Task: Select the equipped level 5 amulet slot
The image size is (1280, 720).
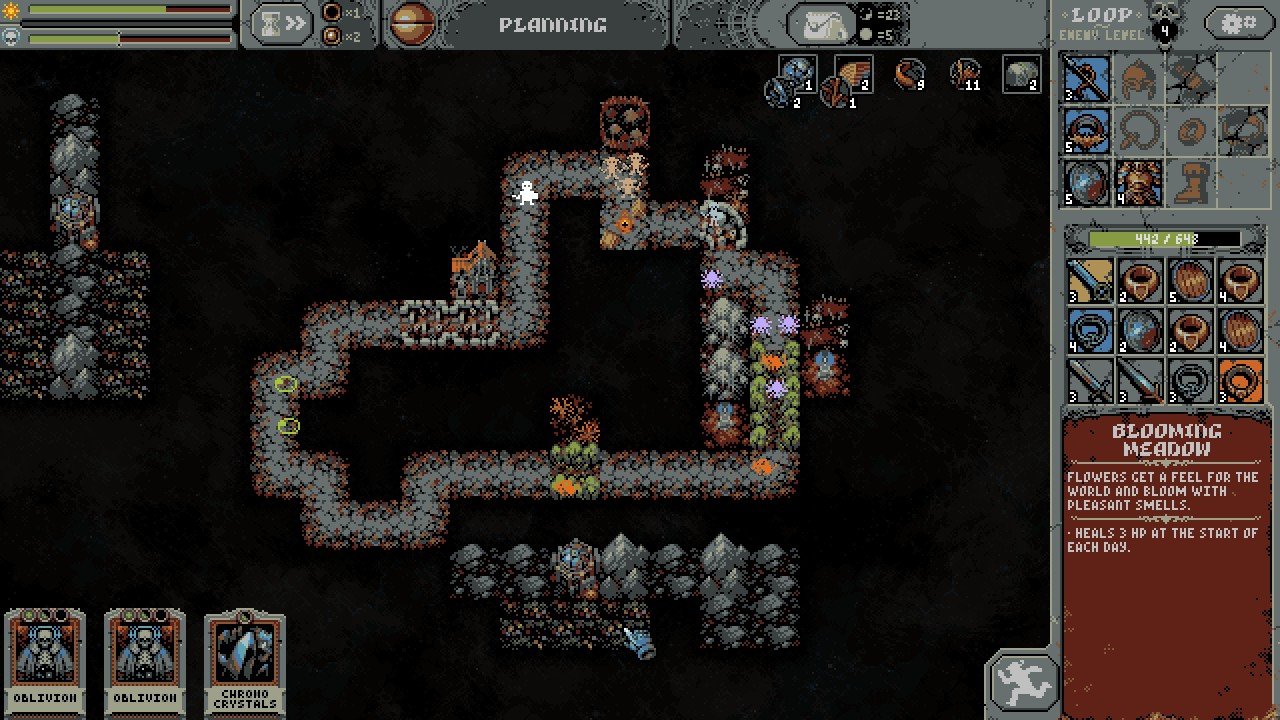Action: click(x=1086, y=130)
